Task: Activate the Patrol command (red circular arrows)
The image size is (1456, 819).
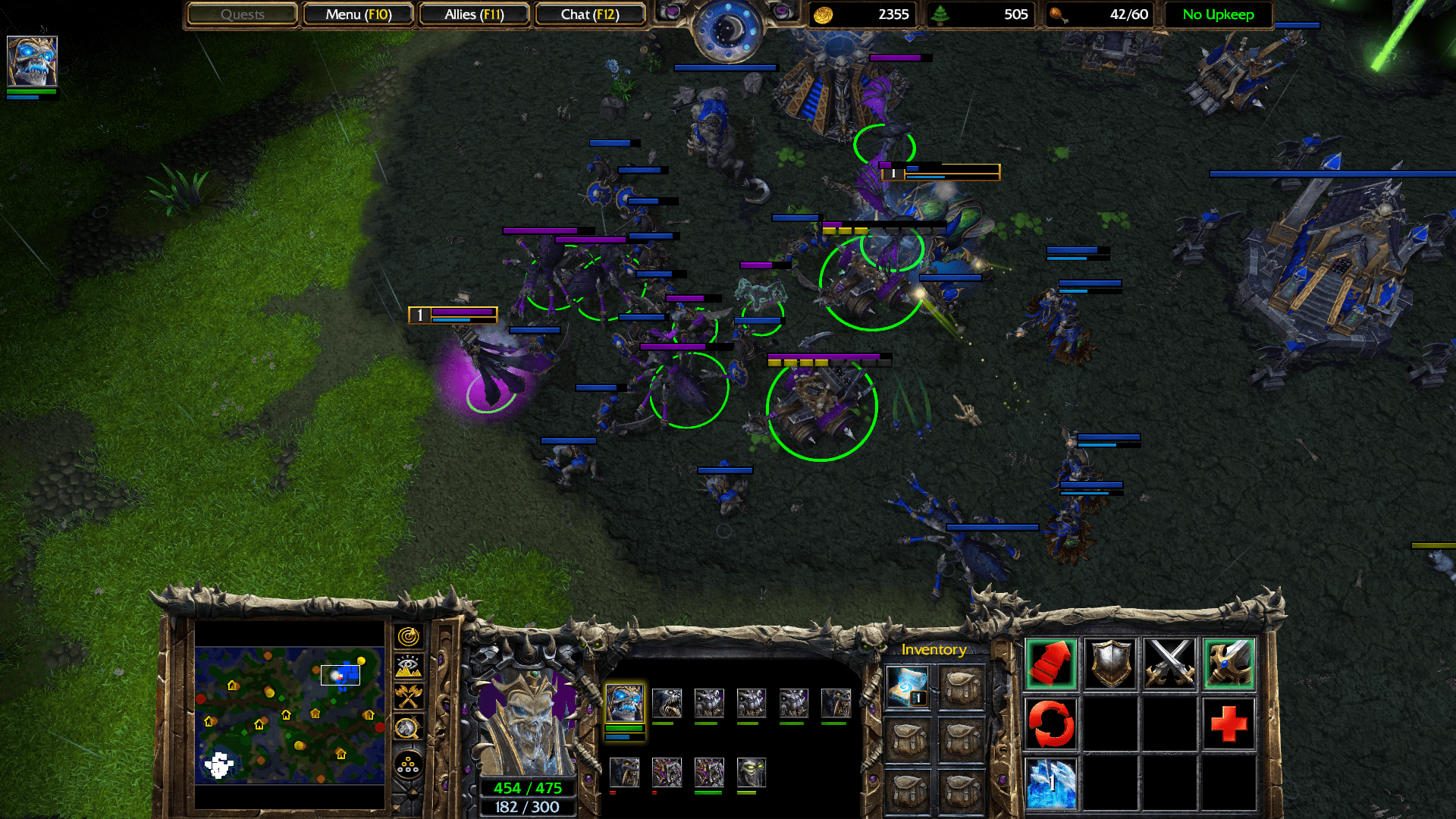Action: click(x=1051, y=723)
